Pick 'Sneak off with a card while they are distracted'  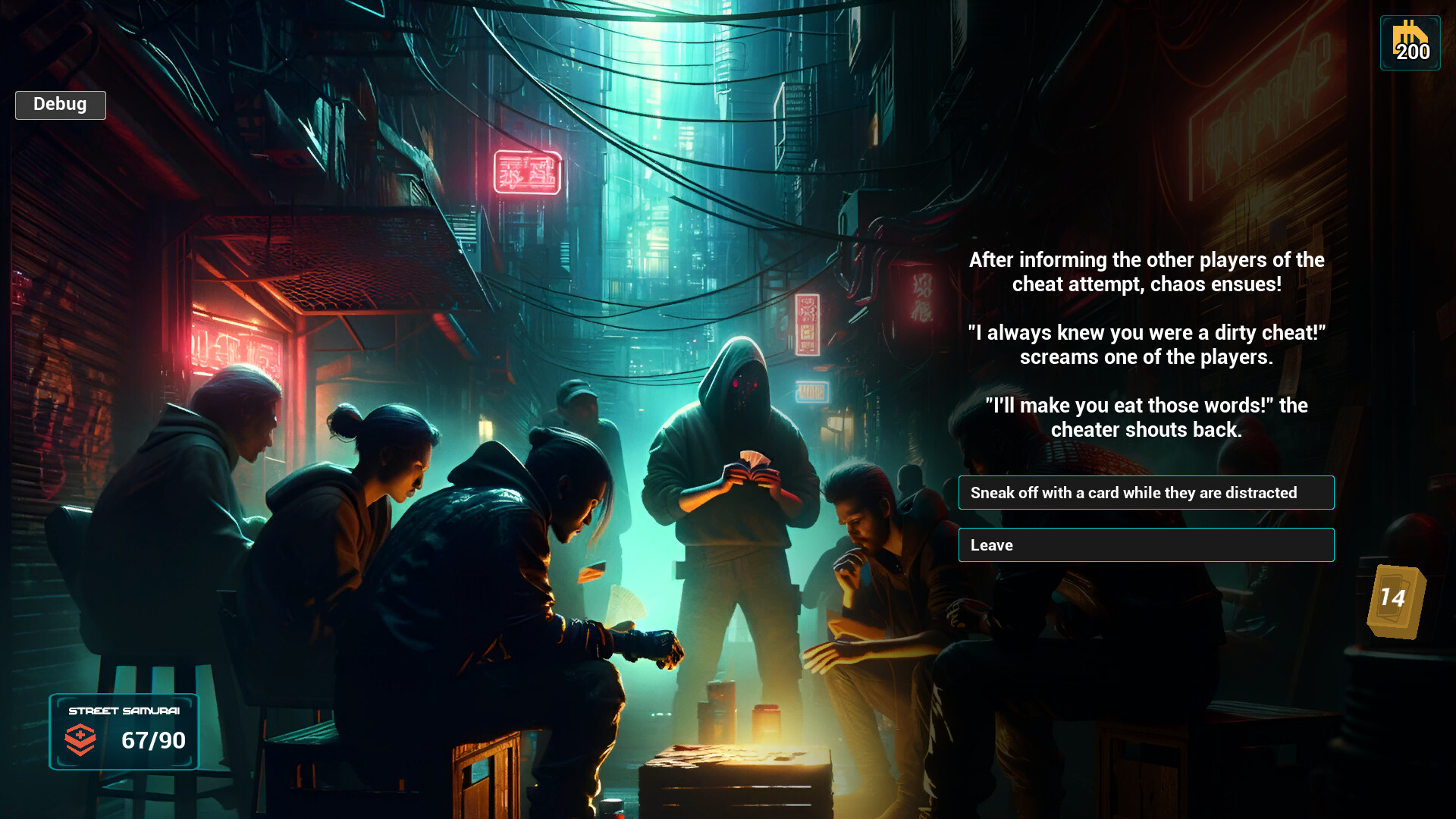pos(1146,492)
